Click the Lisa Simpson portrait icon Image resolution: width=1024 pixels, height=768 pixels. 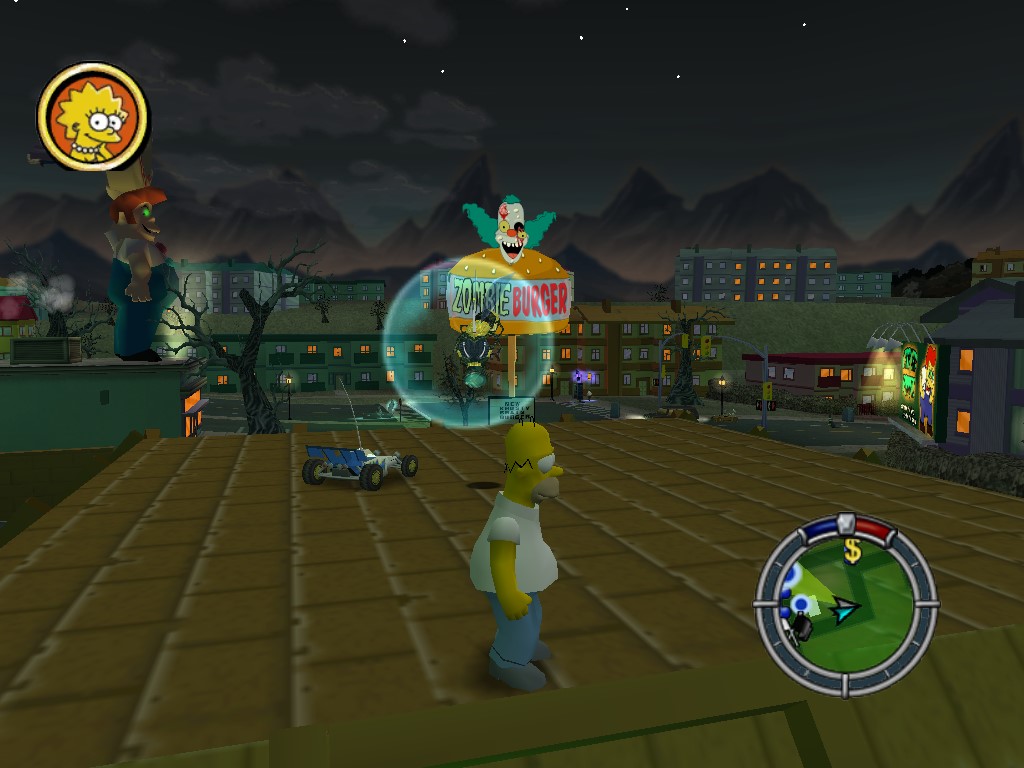pos(93,116)
